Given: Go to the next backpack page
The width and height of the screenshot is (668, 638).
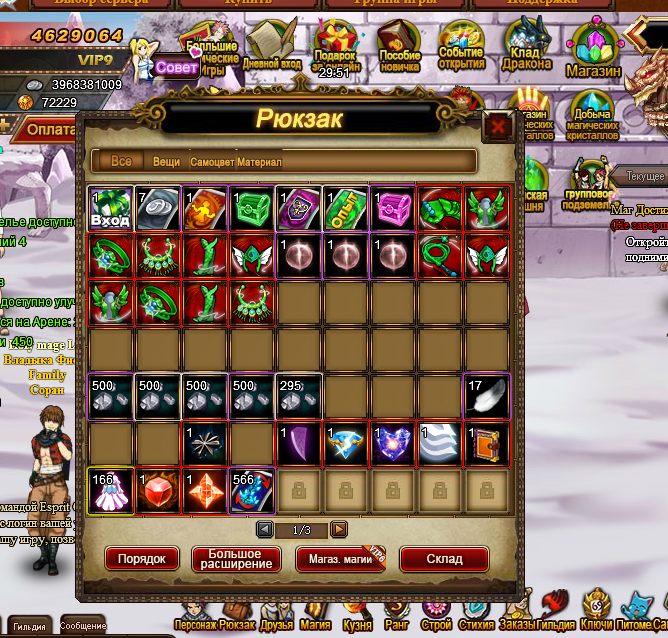Looking at the screenshot, I should [340, 529].
